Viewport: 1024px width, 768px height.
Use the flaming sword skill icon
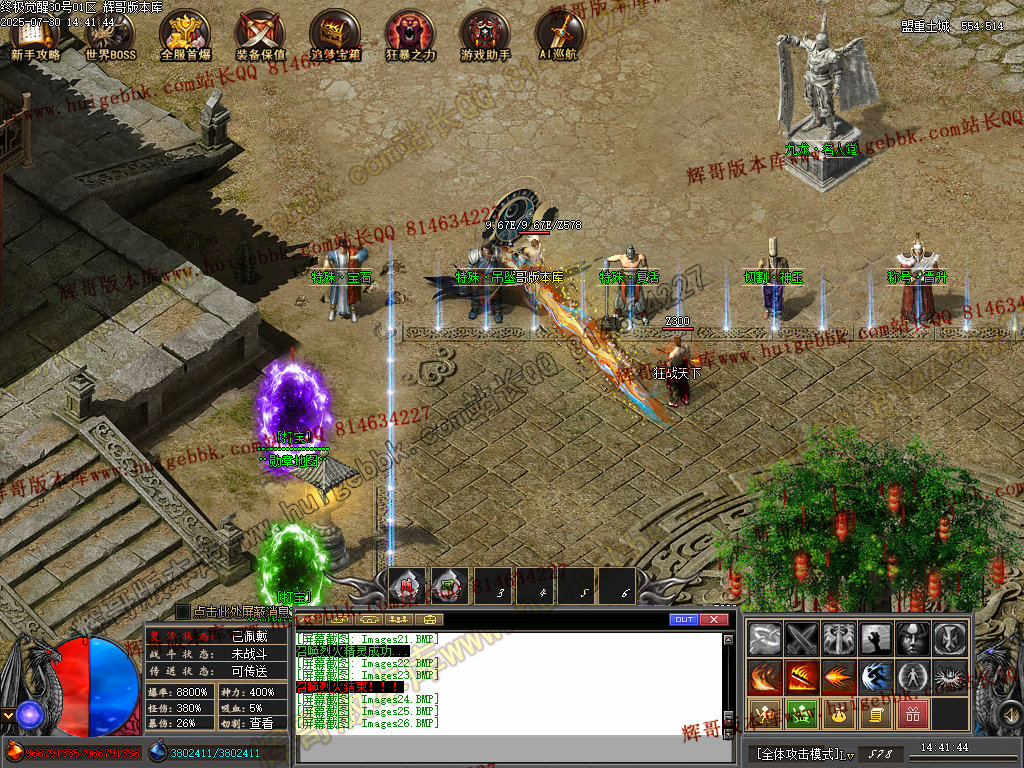802,677
